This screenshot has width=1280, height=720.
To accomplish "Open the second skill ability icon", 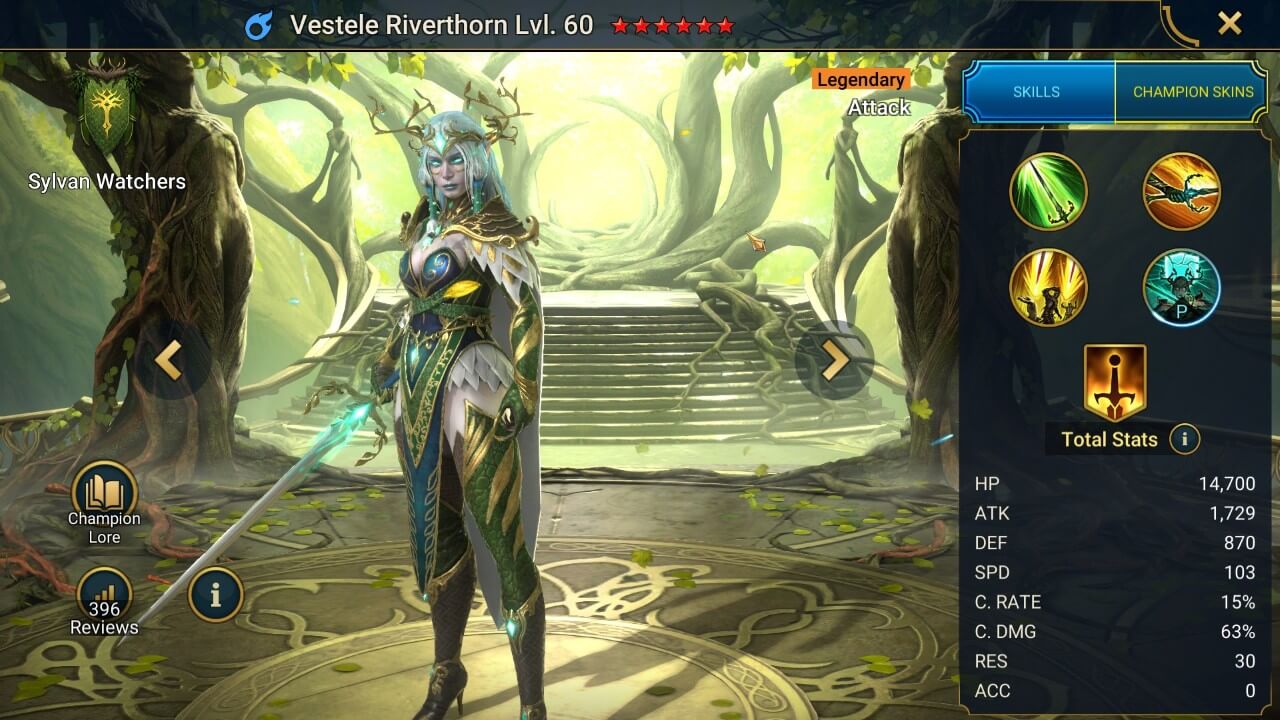I will click(x=1182, y=191).
